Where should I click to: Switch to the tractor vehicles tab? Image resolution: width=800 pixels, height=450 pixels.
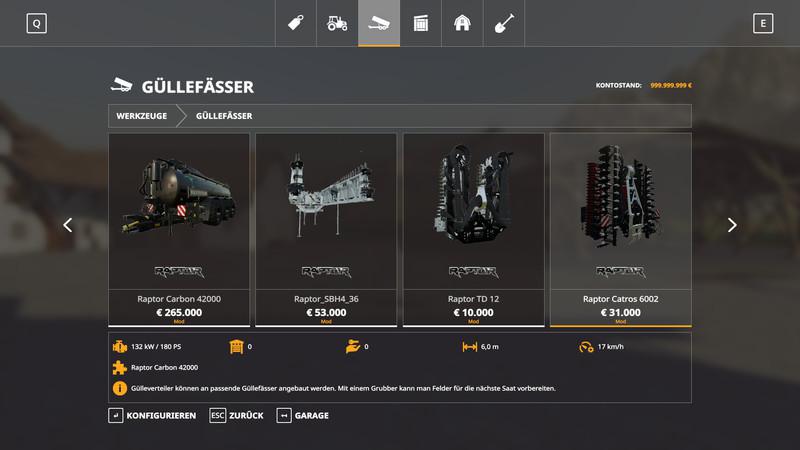tap(338, 23)
